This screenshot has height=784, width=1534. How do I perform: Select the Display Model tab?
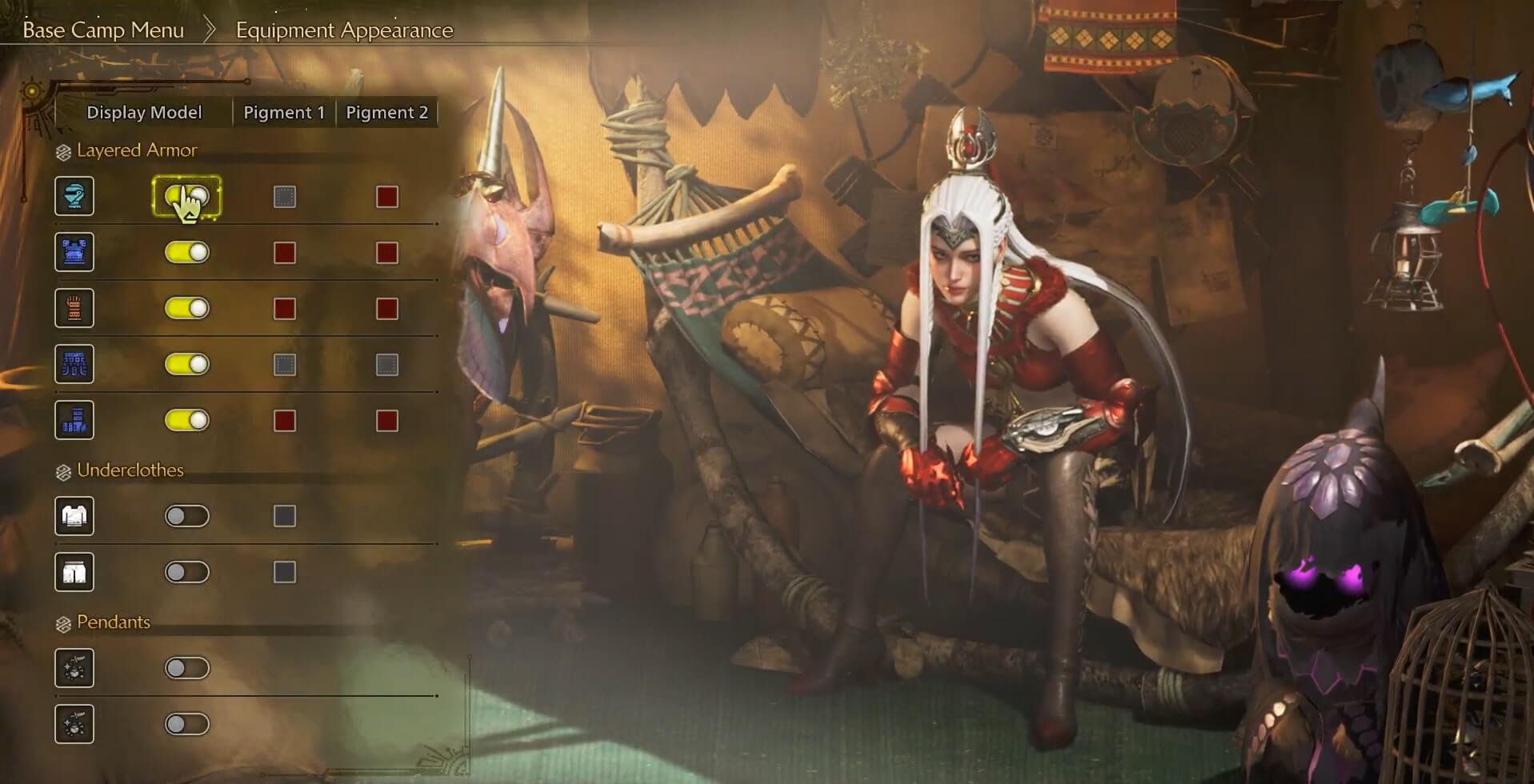tap(145, 112)
